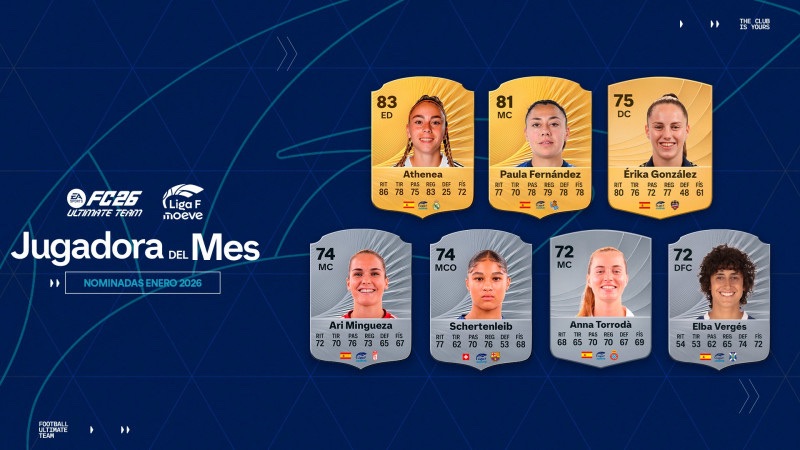
Task: Choose the Paula Fernández 81 card
Action: tap(540, 145)
